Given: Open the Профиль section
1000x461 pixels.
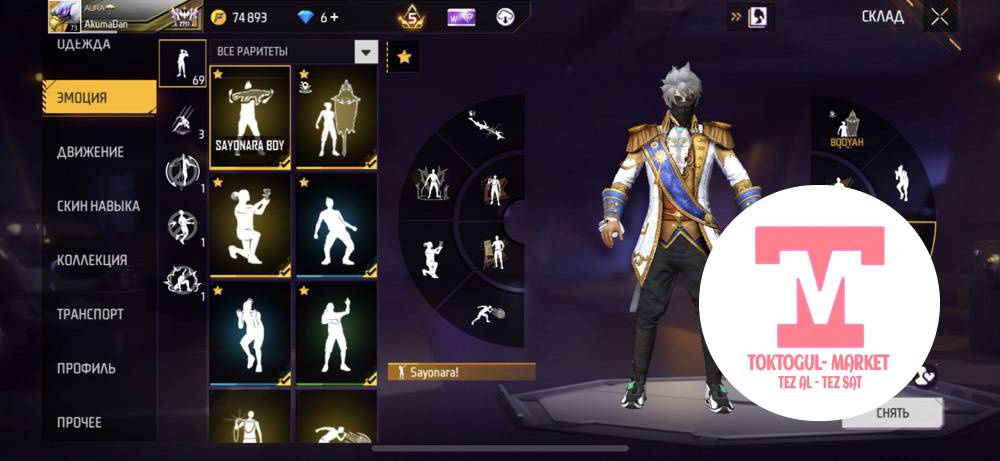Looking at the screenshot, I should pyautogui.click(x=86, y=368).
